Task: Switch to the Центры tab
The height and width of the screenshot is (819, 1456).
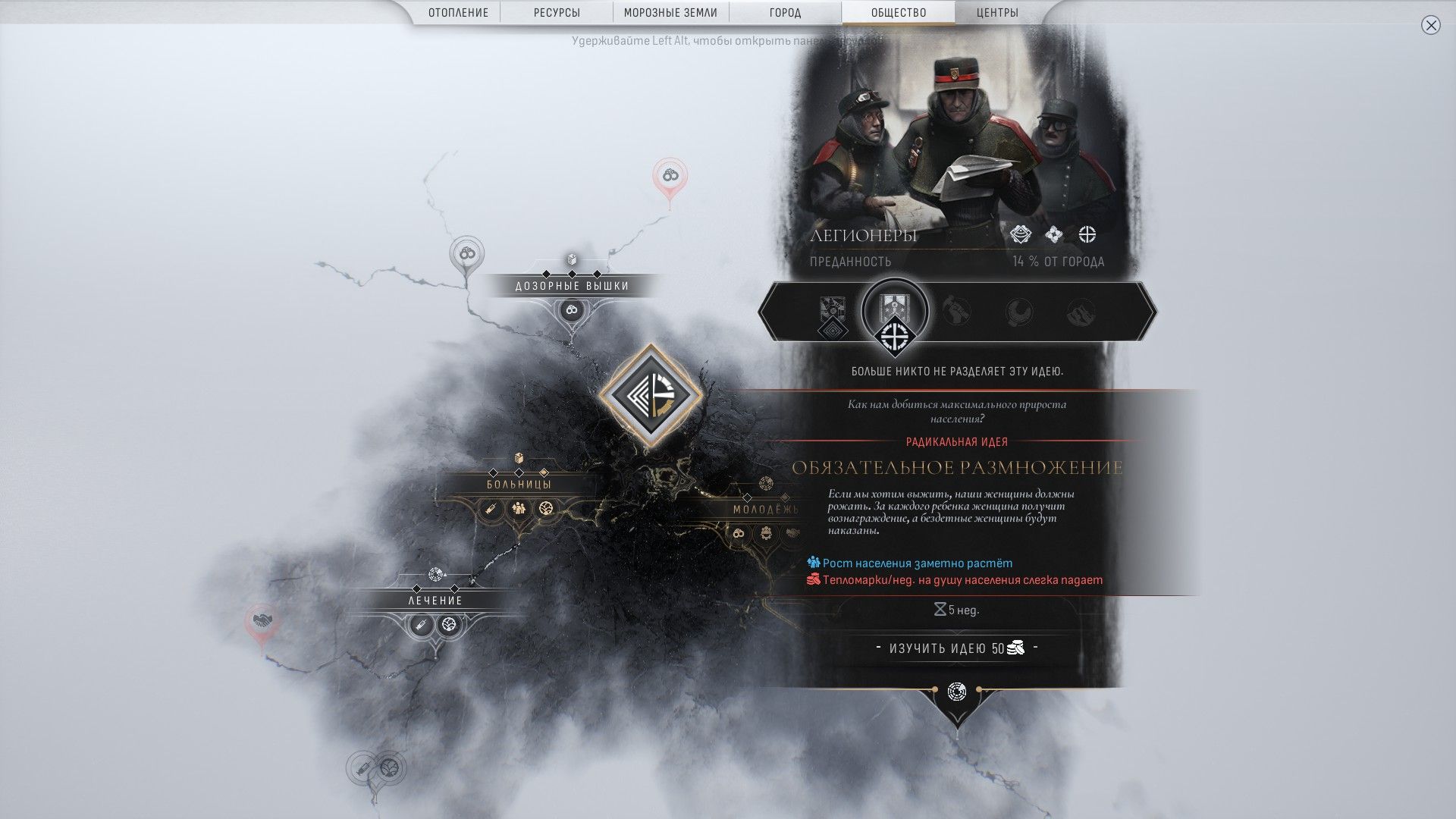Action: [x=997, y=13]
